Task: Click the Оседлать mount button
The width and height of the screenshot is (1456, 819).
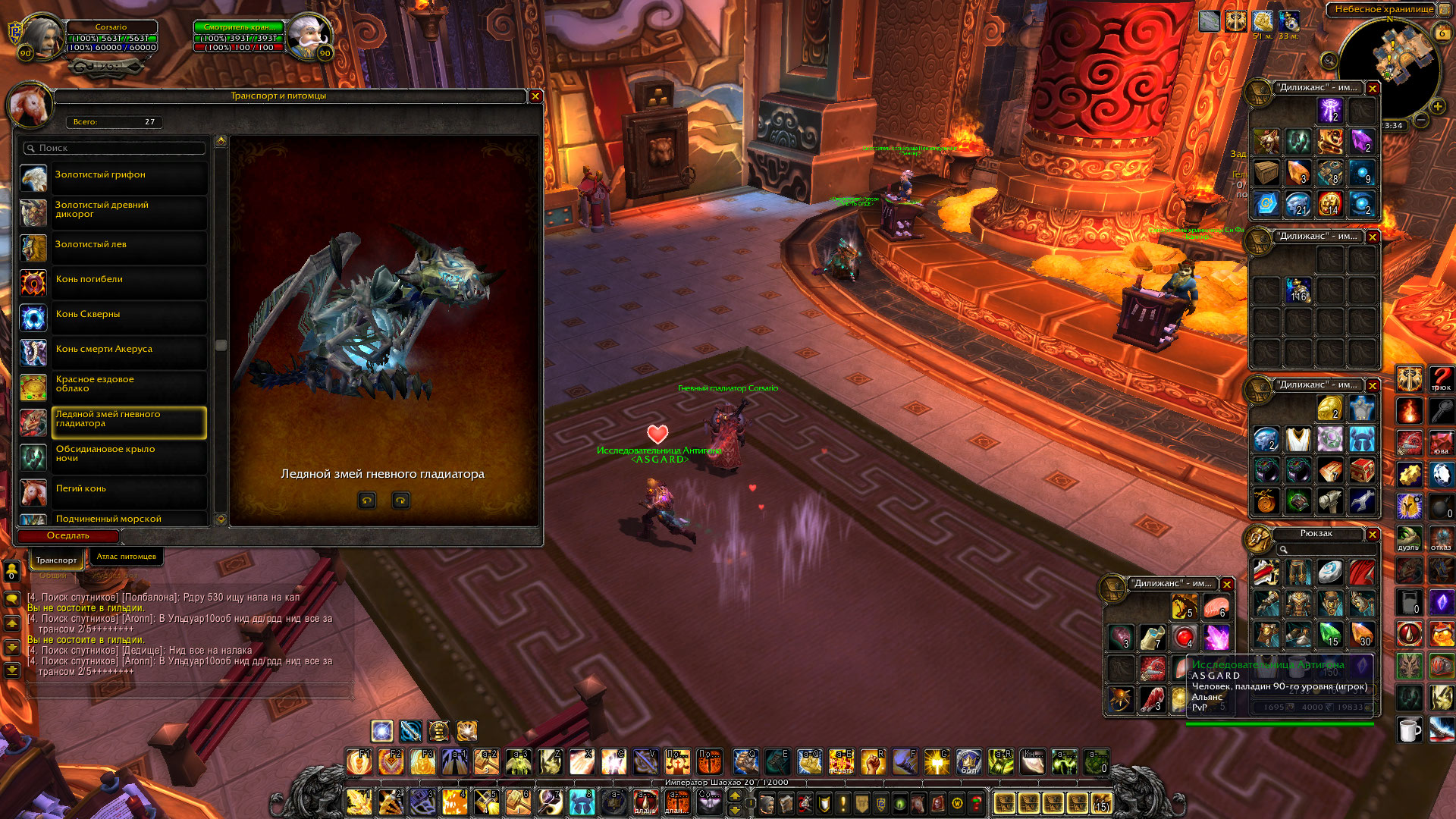Action: [x=68, y=536]
